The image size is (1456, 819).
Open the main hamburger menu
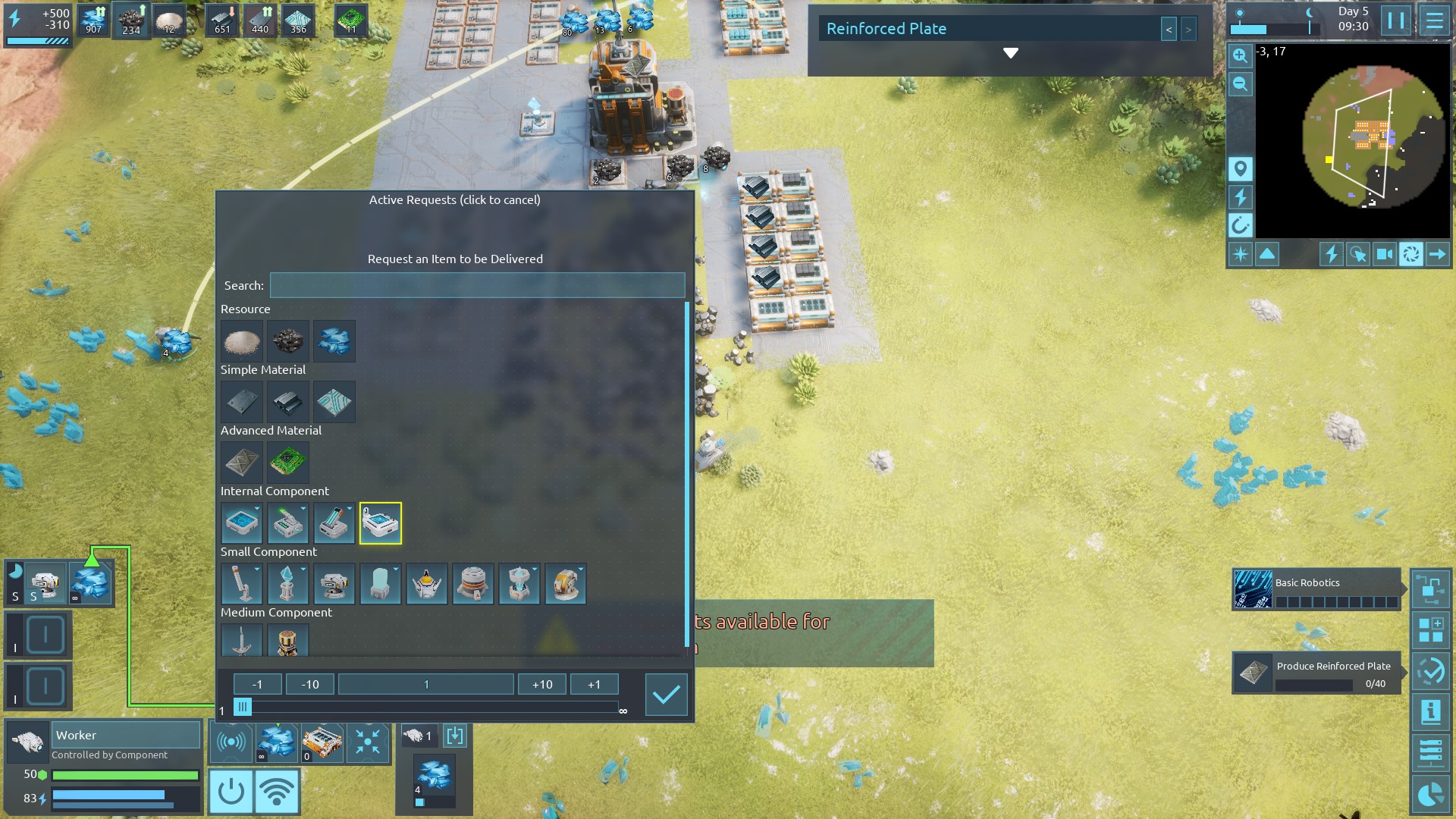(1434, 20)
